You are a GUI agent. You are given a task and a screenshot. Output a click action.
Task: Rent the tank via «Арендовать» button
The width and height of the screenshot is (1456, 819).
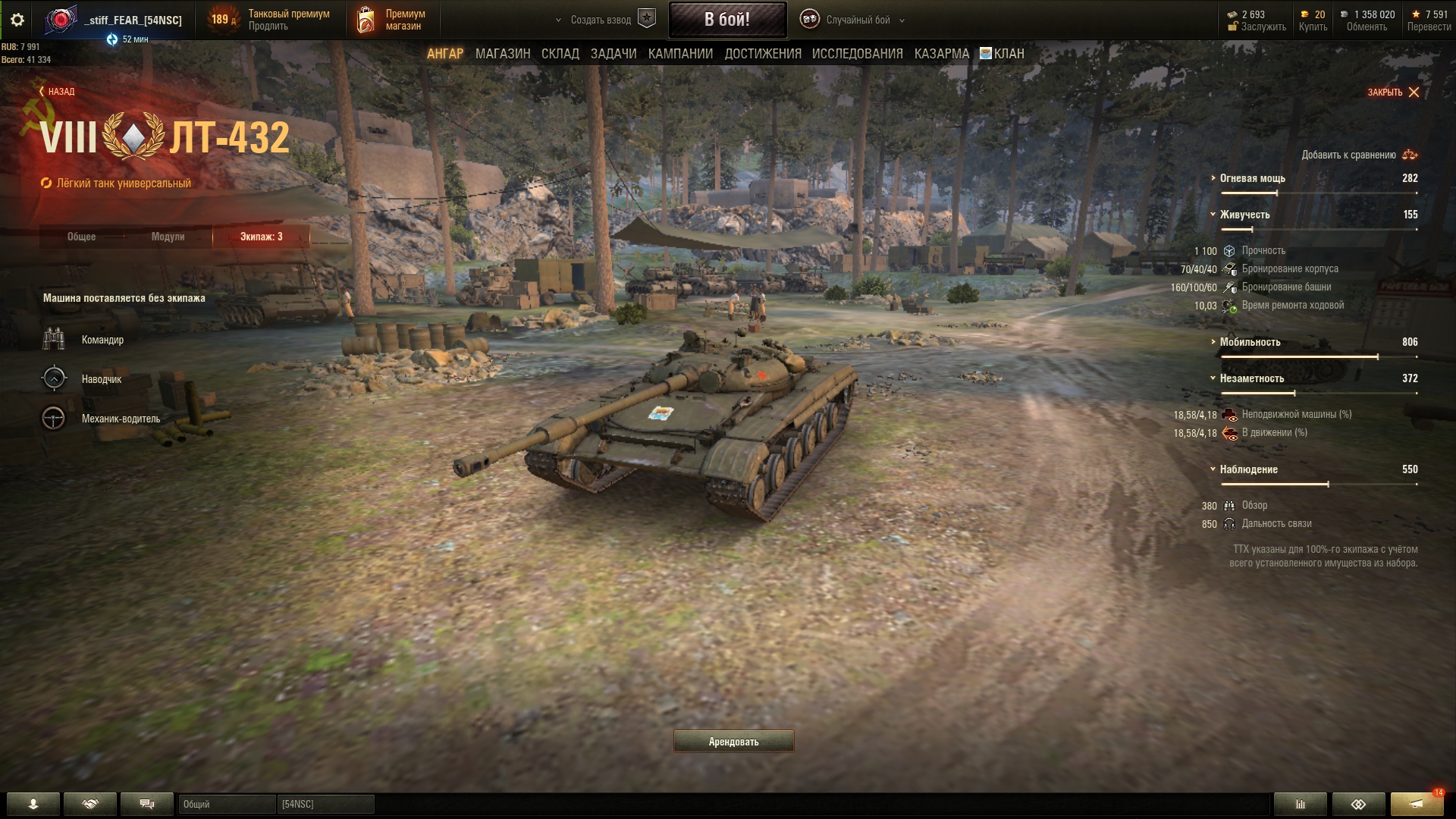pos(733,742)
